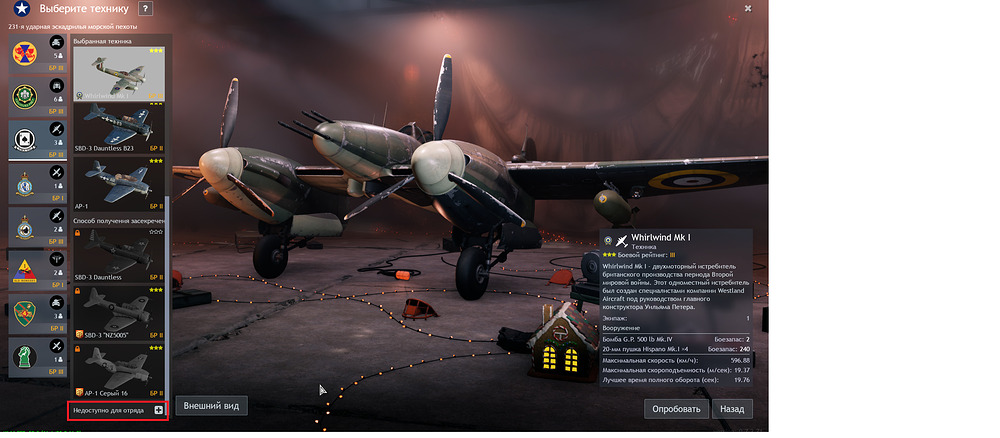The height and width of the screenshot is (438, 1000).
Task: Select the armored division triangle emblem squad
Action: tap(24, 270)
